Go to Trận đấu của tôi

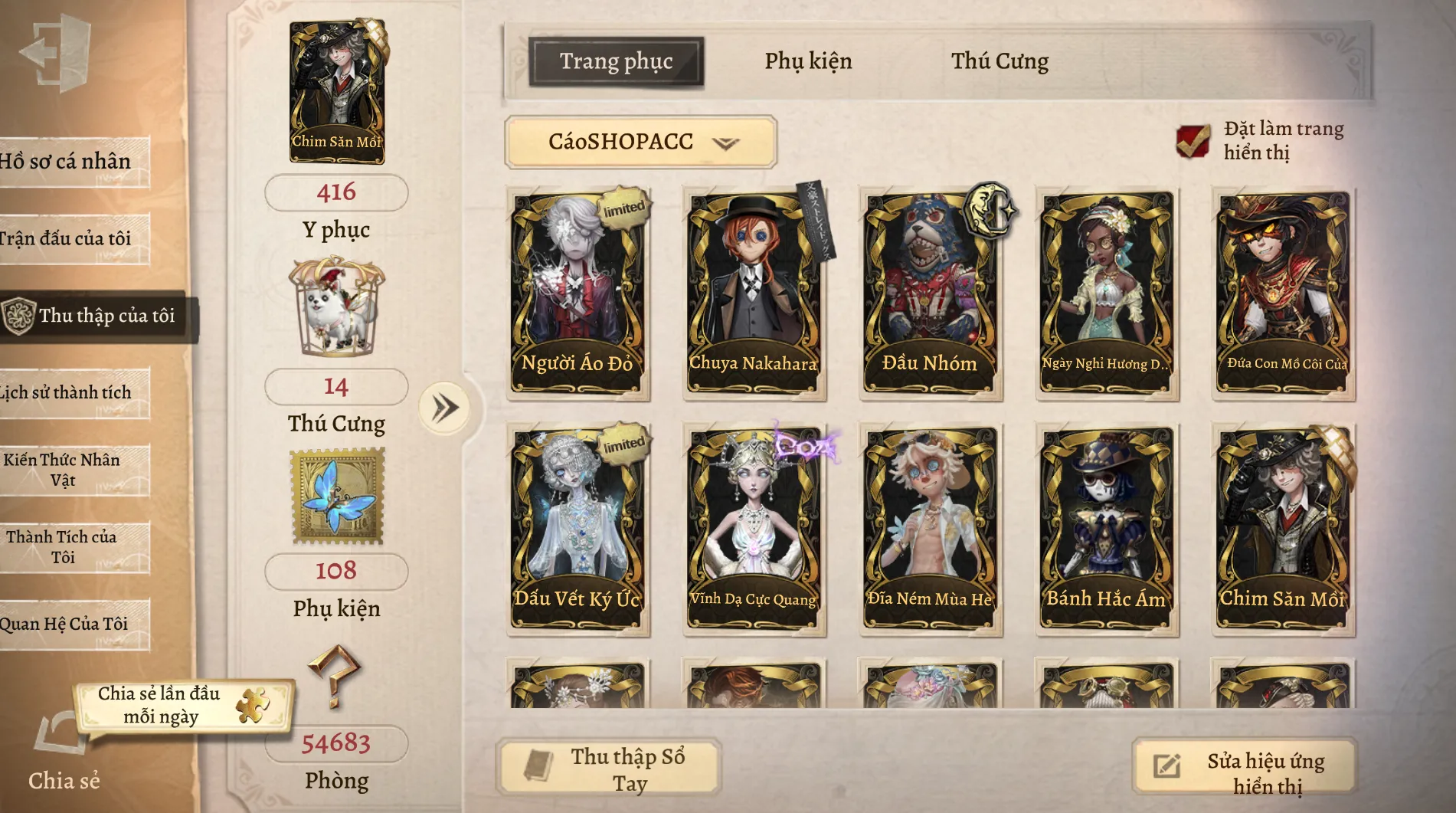tap(69, 239)
